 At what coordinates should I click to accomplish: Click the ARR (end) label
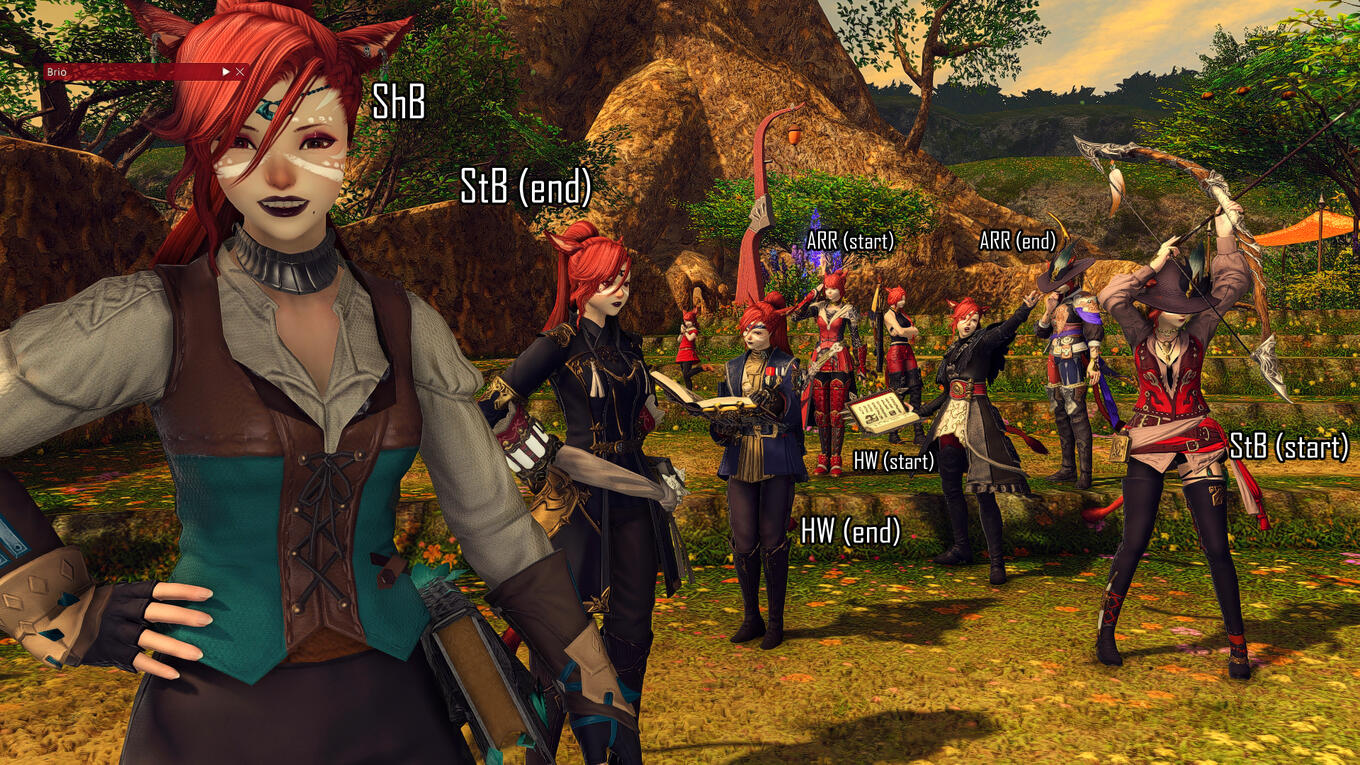1020,240
